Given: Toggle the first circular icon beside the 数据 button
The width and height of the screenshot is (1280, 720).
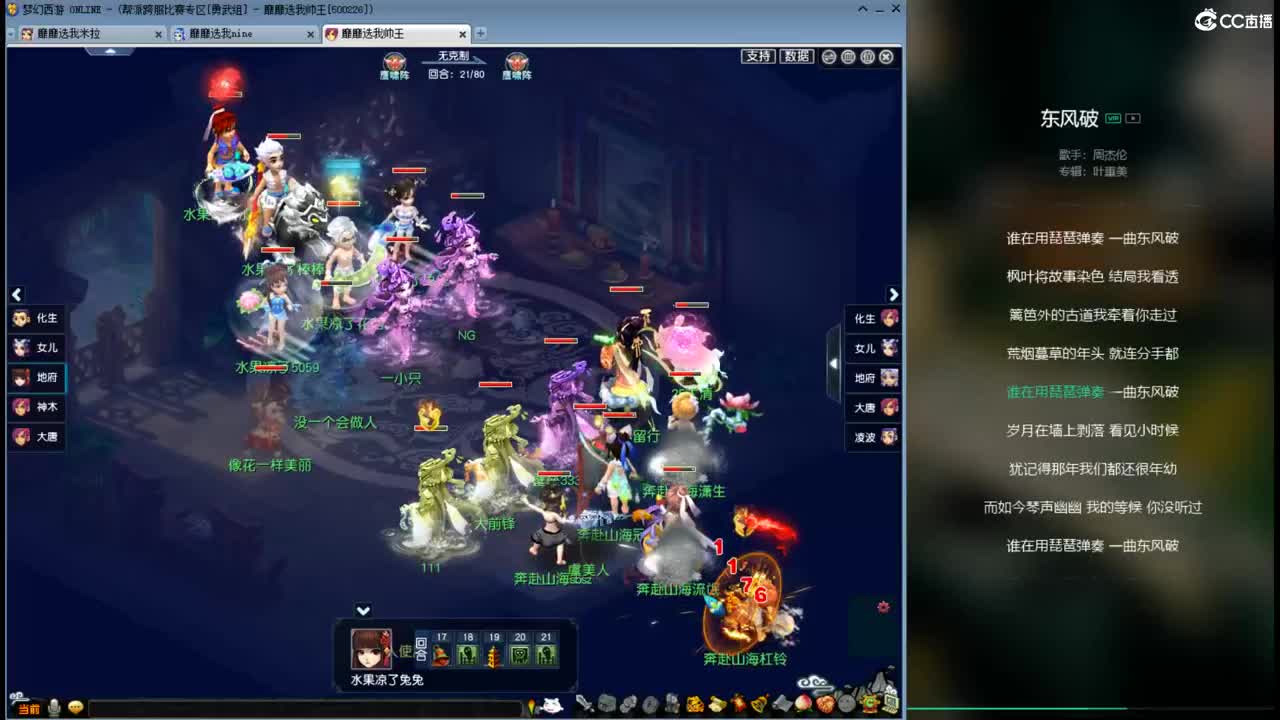Looking at the screenshot, I should (828, 57).
